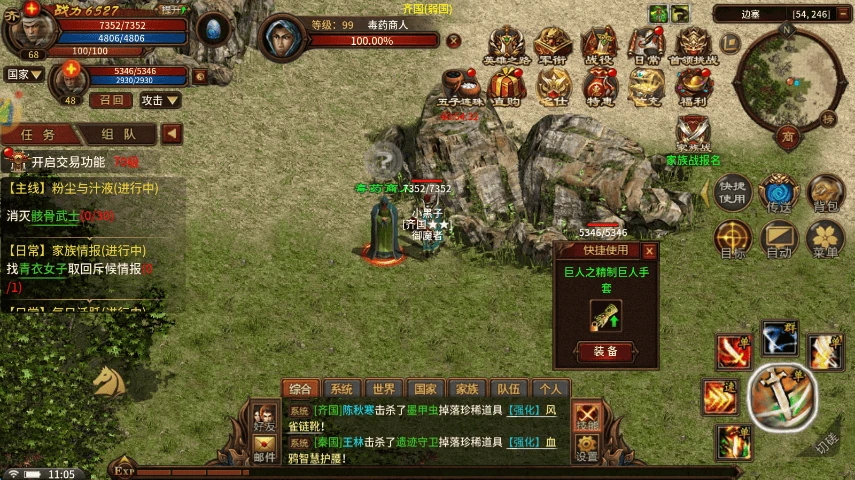Open the 日常 daily scroll icon
This screenshot has height=480, width=855.
click(645, 45)
